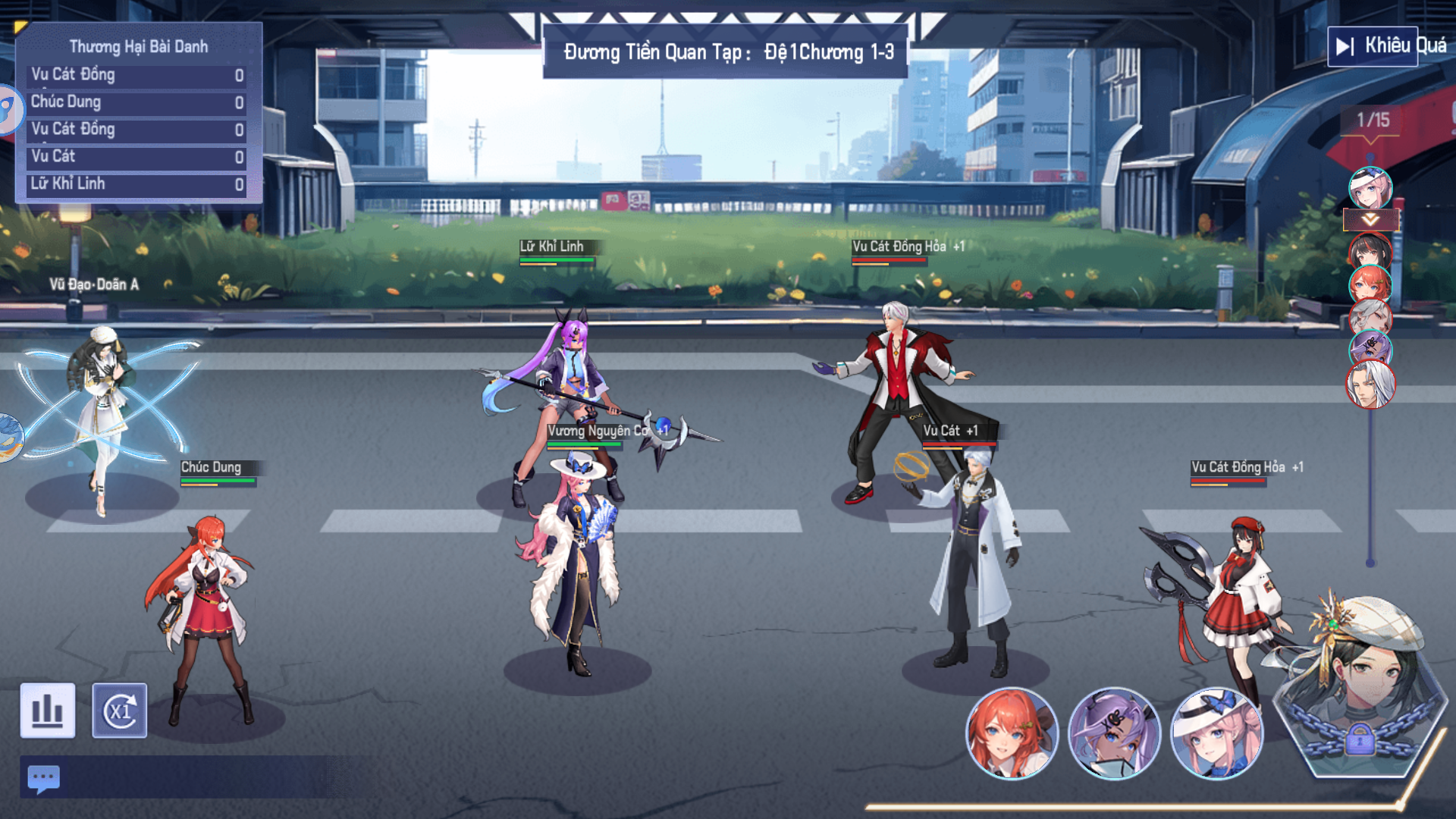Expand the turn order chevron arrow

click(x=1370, y=220)
